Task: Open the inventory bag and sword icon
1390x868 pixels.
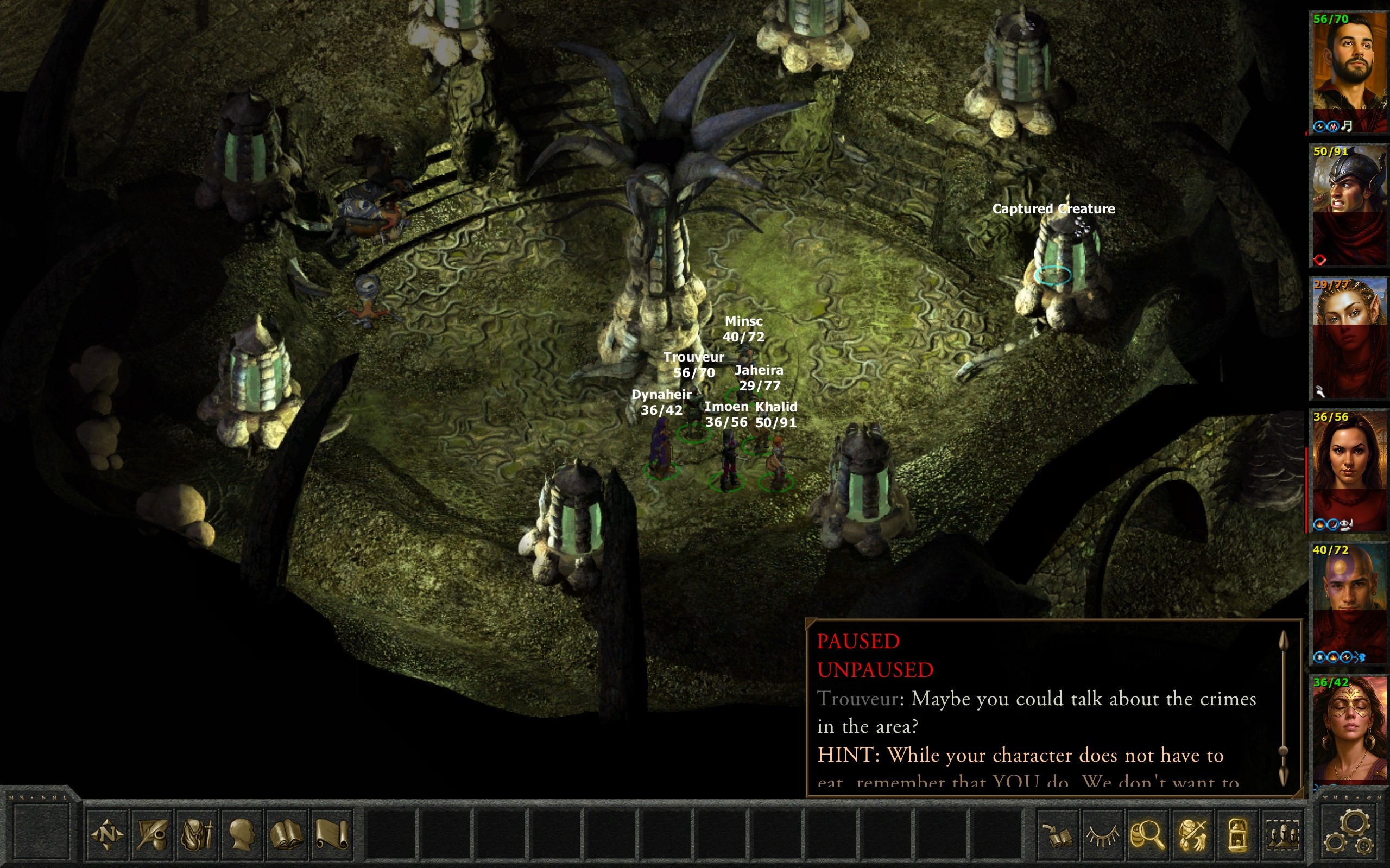Action: tap(197, 834)
